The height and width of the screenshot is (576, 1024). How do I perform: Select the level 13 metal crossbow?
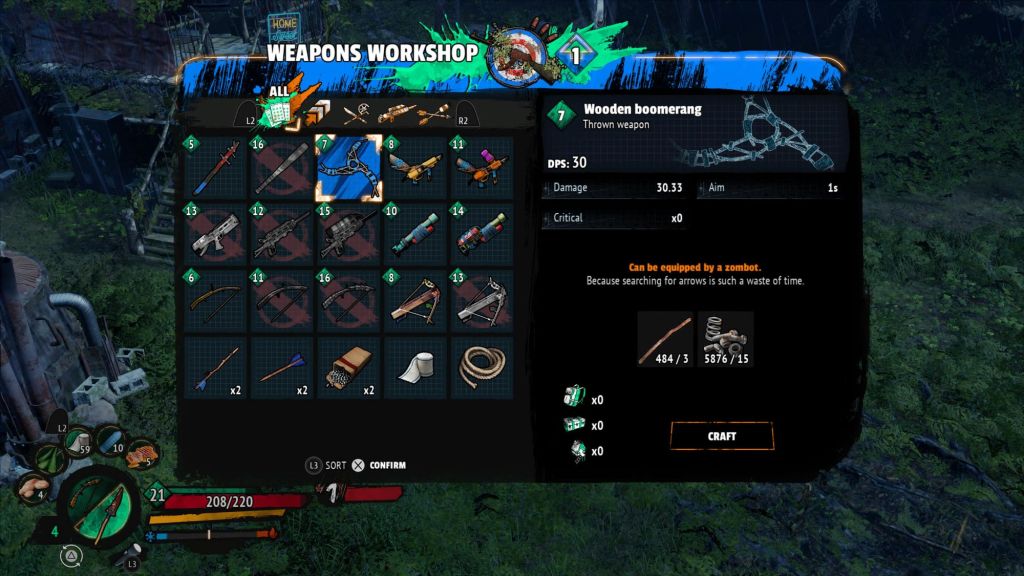tap(481, 301)
